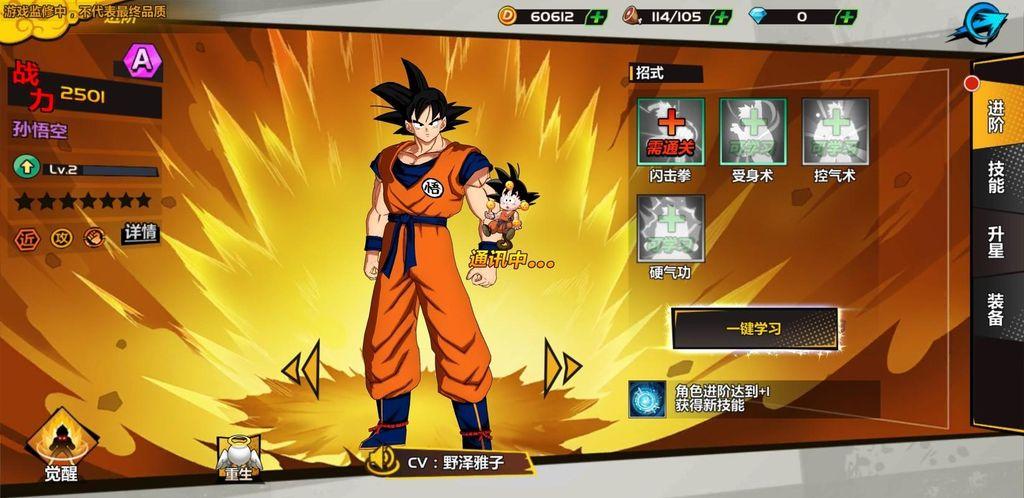The height and width of the screenshot is (498, 1024).
Task: Add gold coins with the plus button
Action: [597, 16]
